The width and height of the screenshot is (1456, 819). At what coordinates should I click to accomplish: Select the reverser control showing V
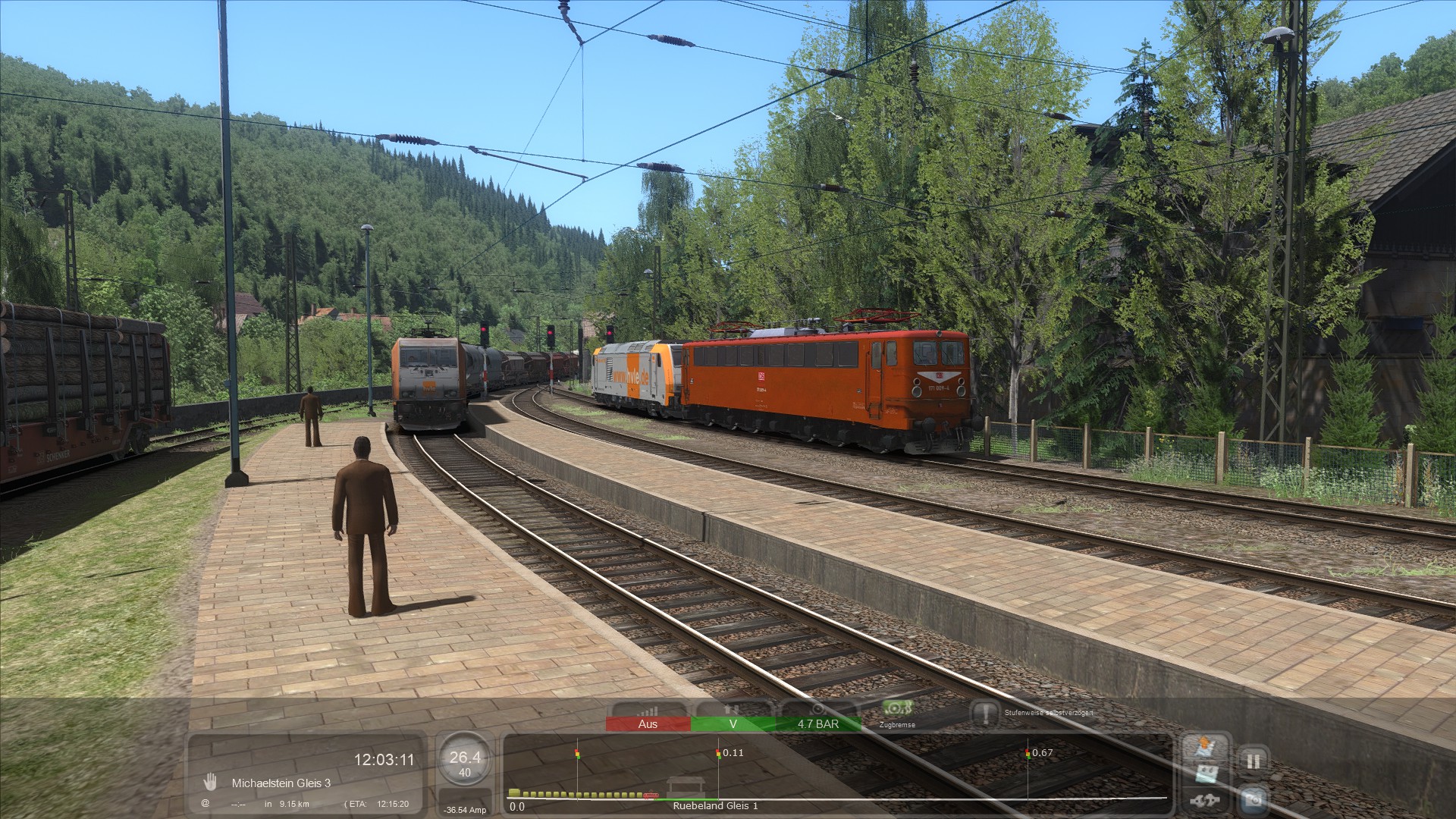click(733, 724)
